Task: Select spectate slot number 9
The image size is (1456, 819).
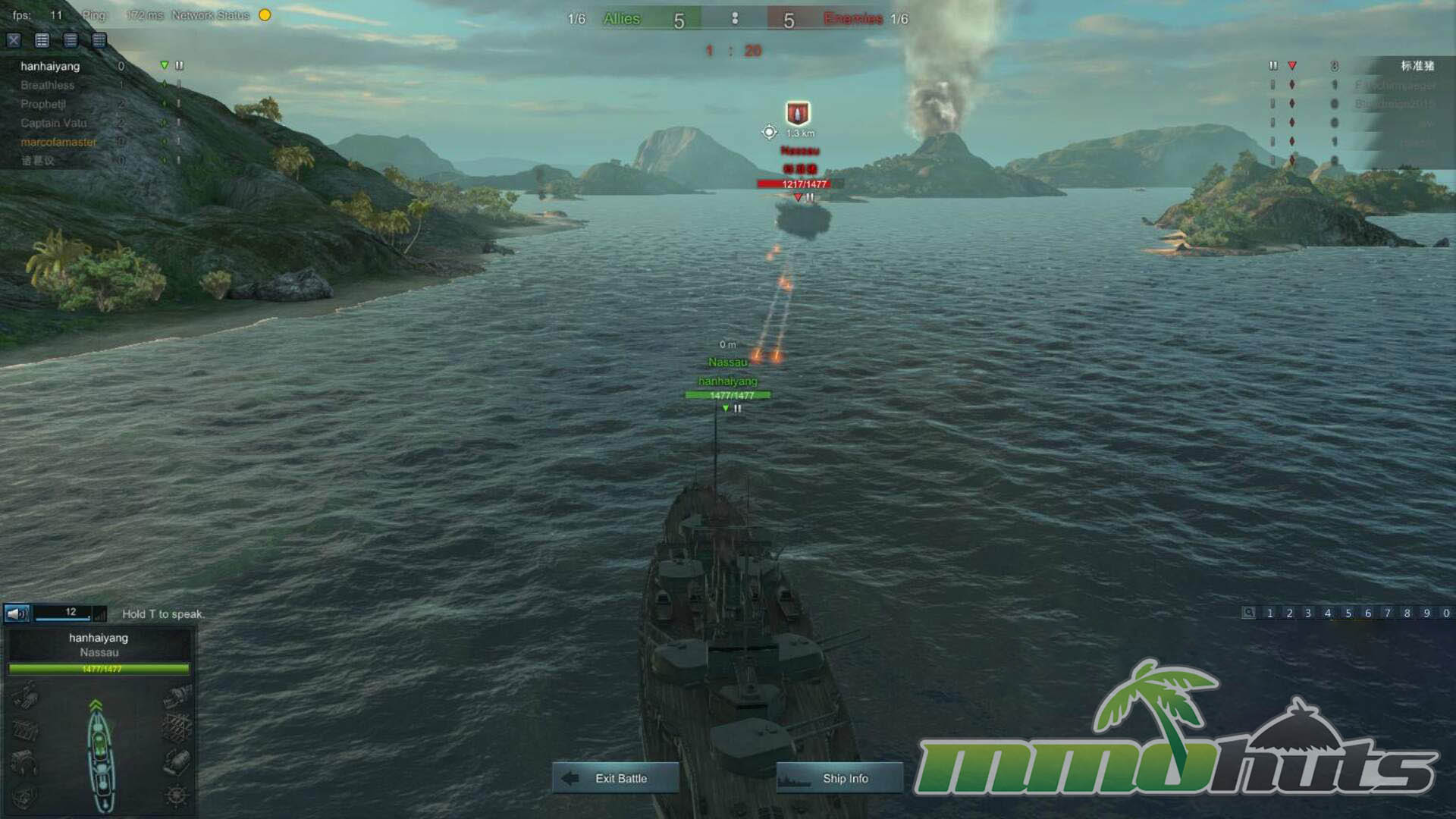Action: pos(1426,613)
